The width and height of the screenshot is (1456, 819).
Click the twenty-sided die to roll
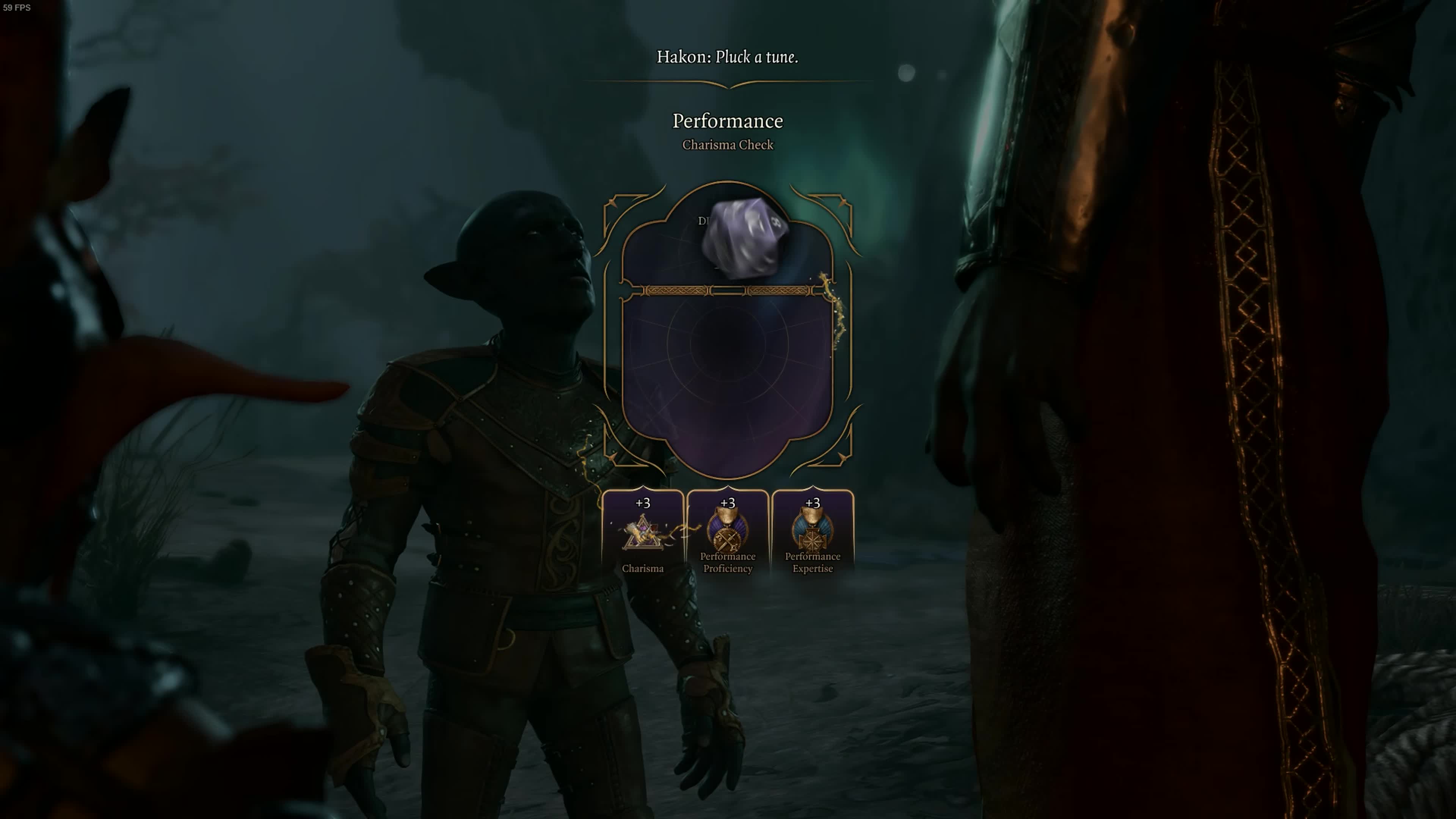coord(744,238)
